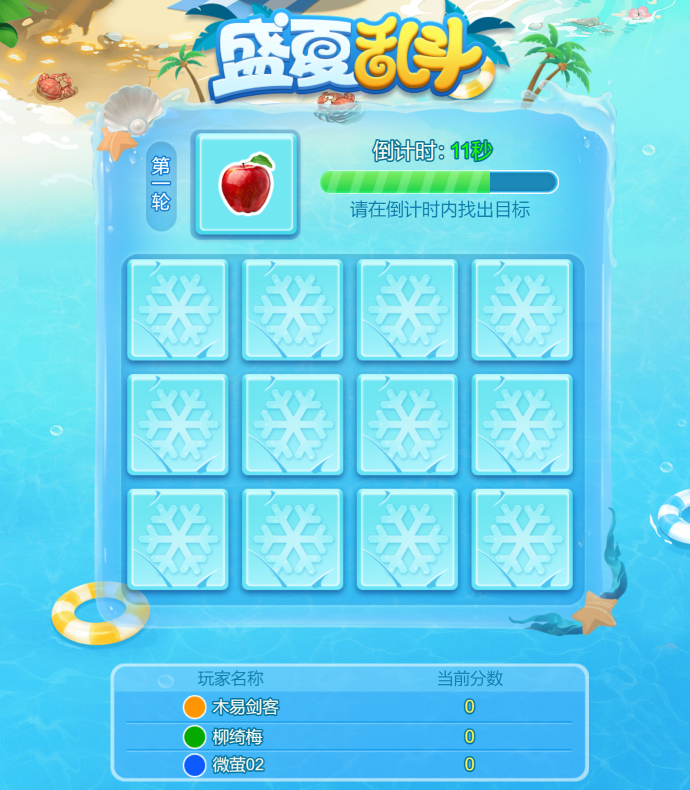
Task: Click the red apple target card
Action: coord(246,185)
